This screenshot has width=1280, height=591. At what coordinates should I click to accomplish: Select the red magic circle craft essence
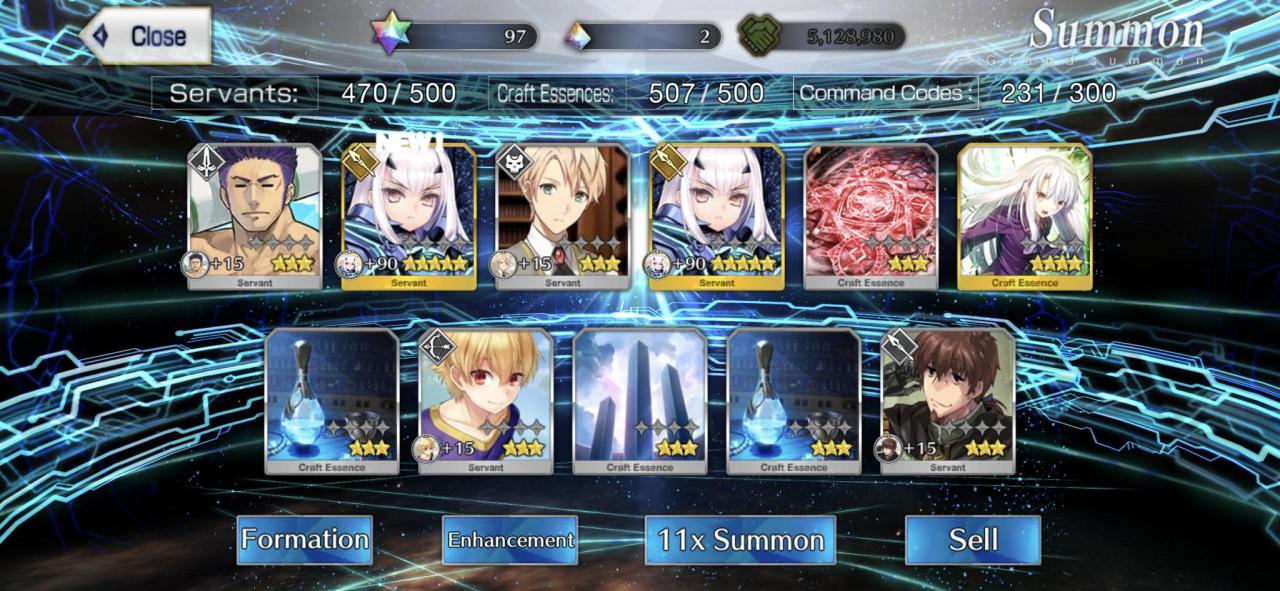871,216
